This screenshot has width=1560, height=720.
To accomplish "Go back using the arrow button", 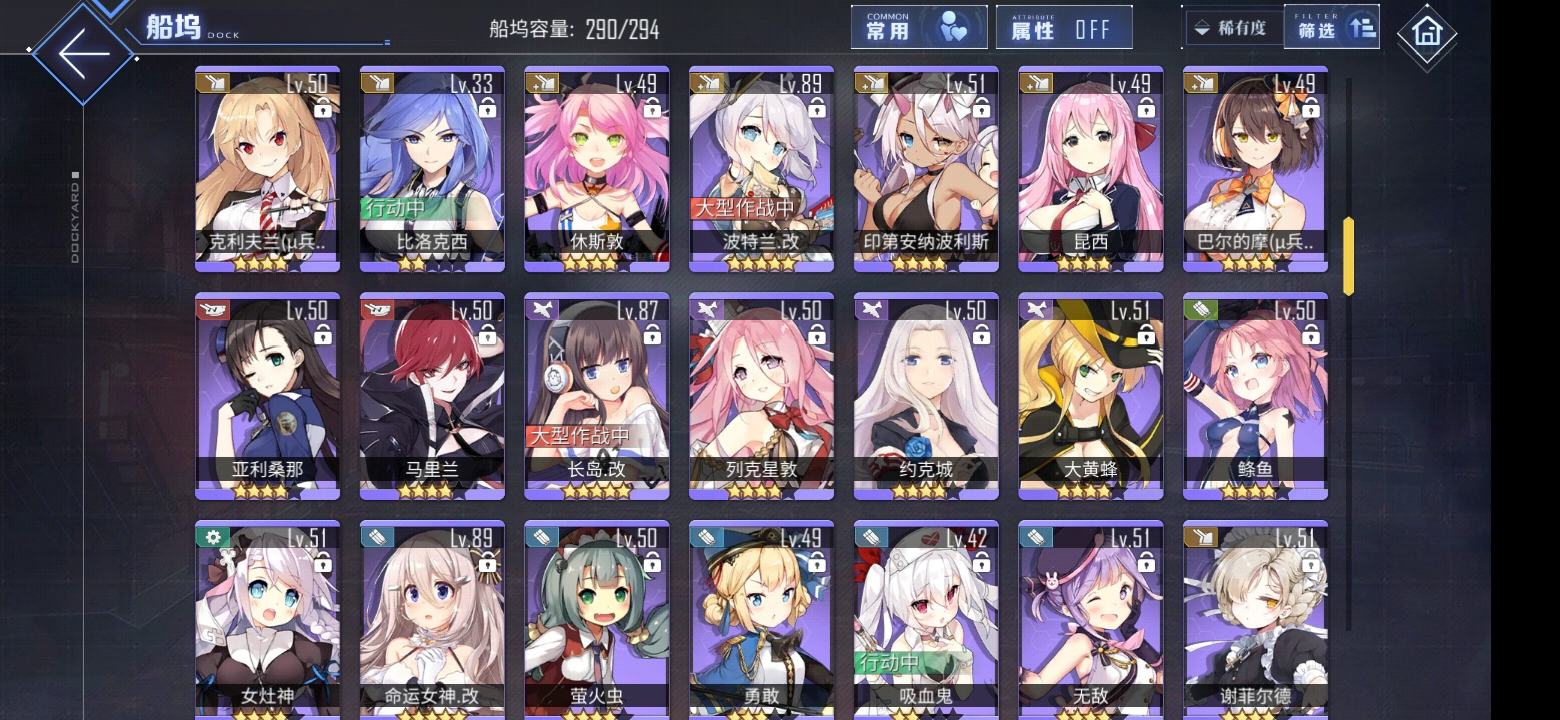I will (x=82, y=52).
